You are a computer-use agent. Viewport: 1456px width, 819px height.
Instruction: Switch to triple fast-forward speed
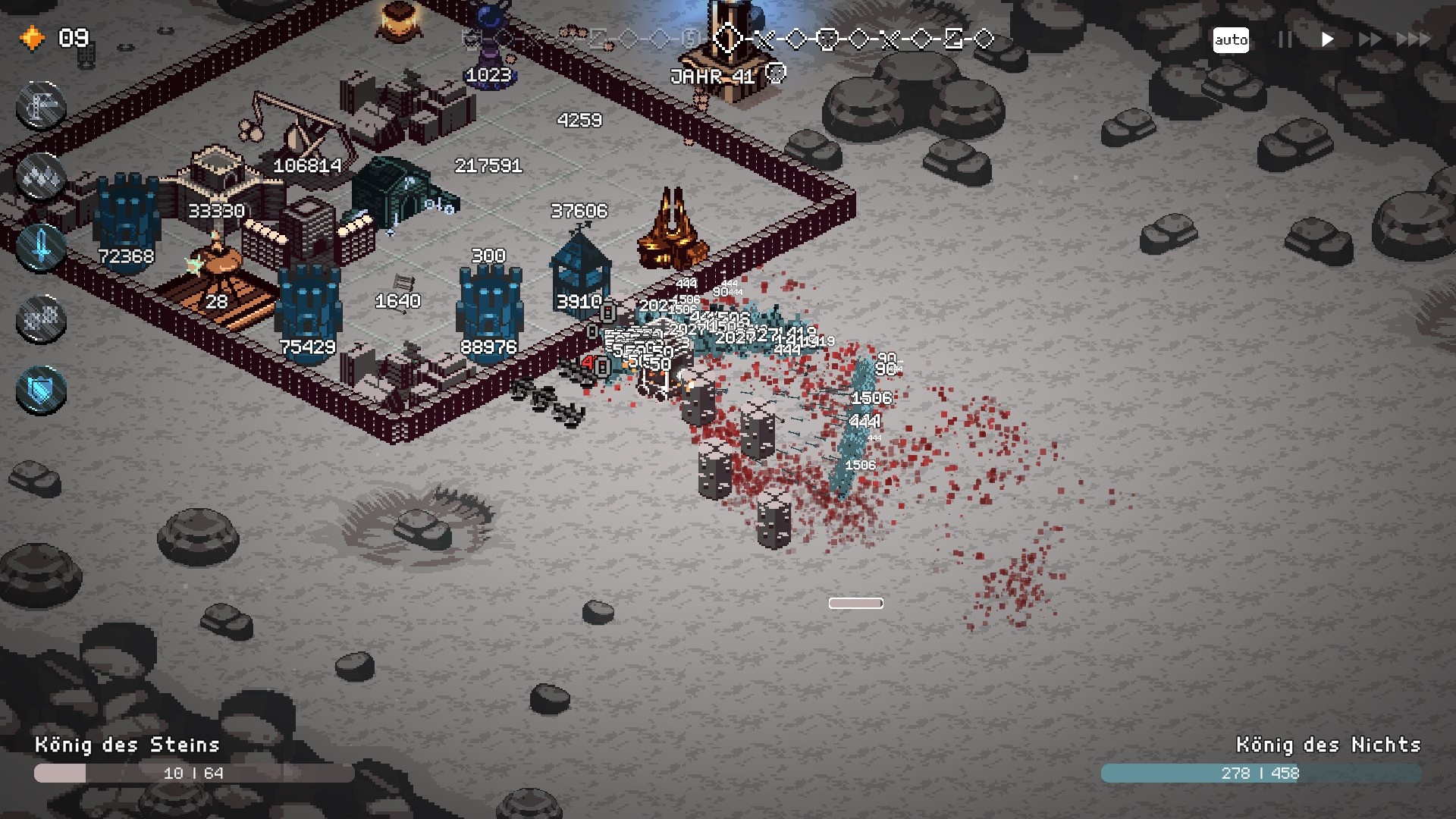(x=1414, y=39)
